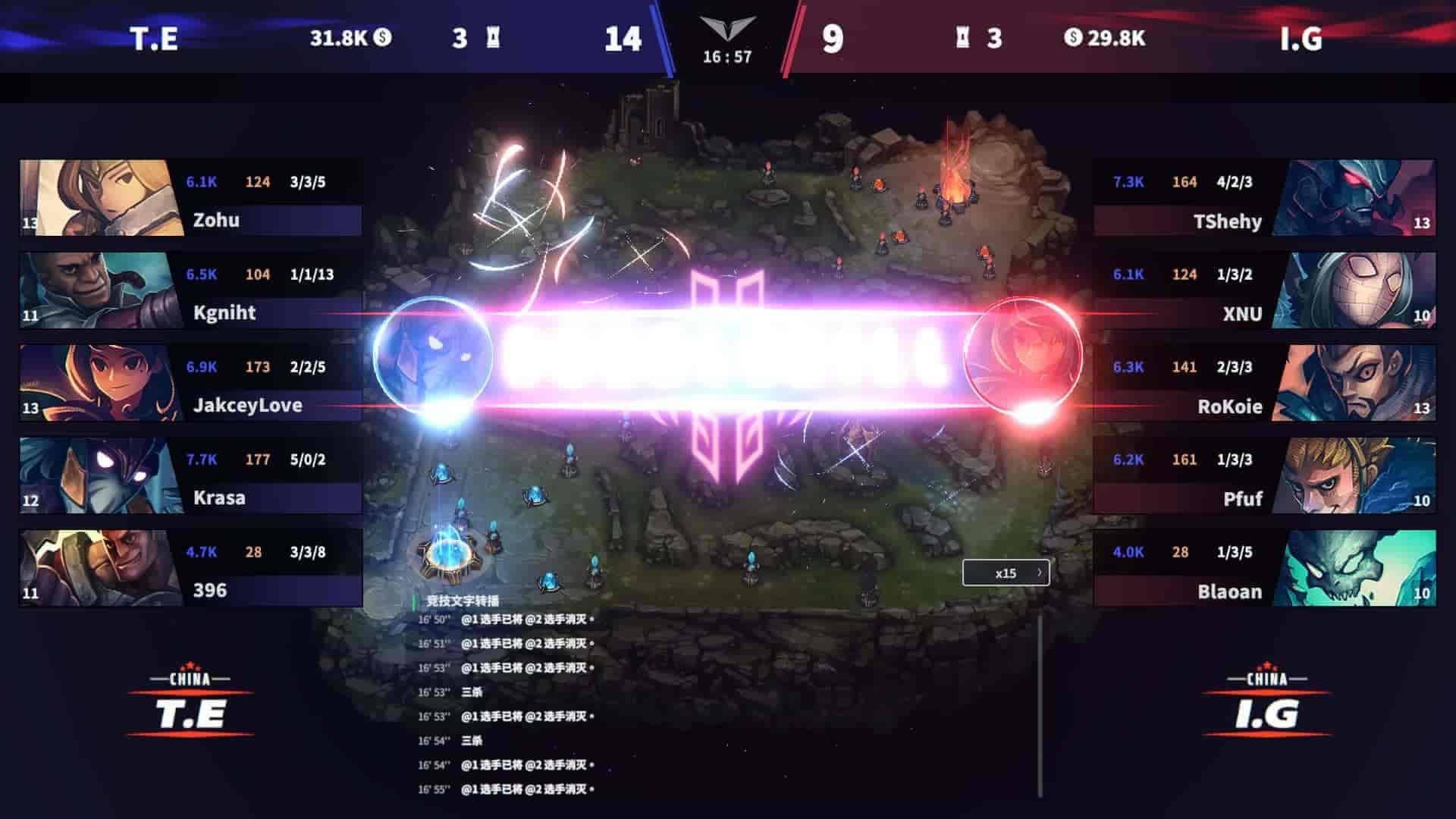Click the 16:57 match timer
1456x819 pixels.
[x=730, y=55]
